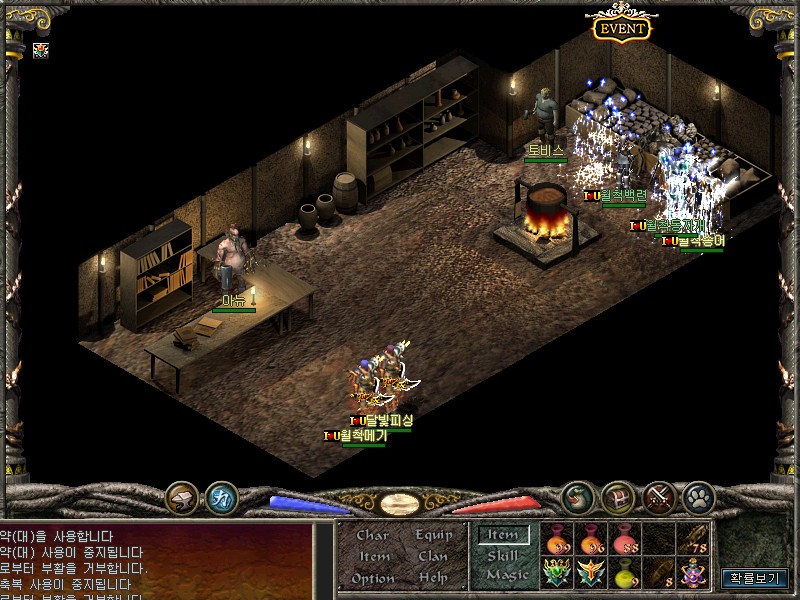Click the anvil icon button
Screen dimensions: 800x600
182,496
